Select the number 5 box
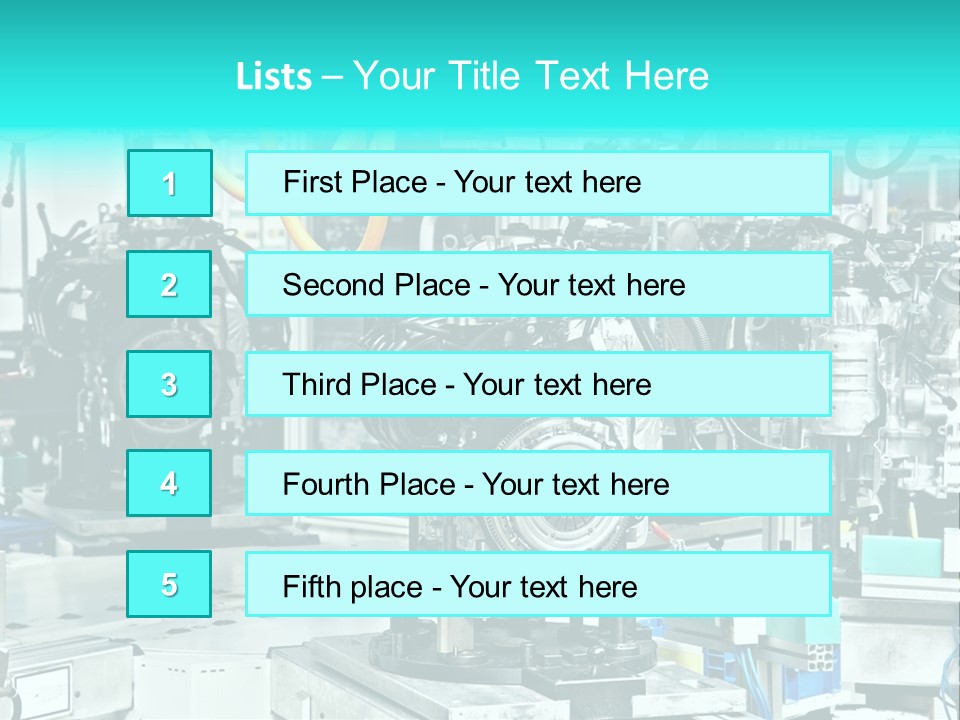The width and height of the screenshot is (960, 720). (x=169, y=584)
